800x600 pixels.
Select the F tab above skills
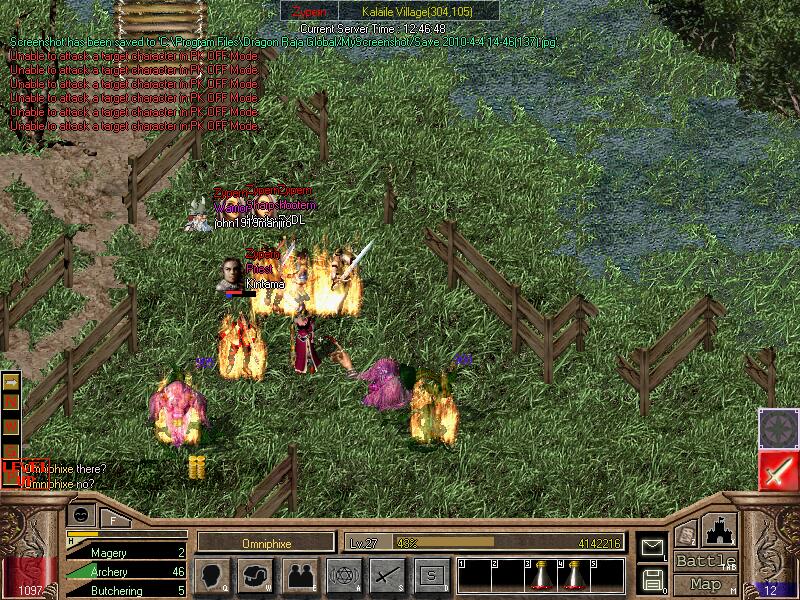[x=113, y=520]
